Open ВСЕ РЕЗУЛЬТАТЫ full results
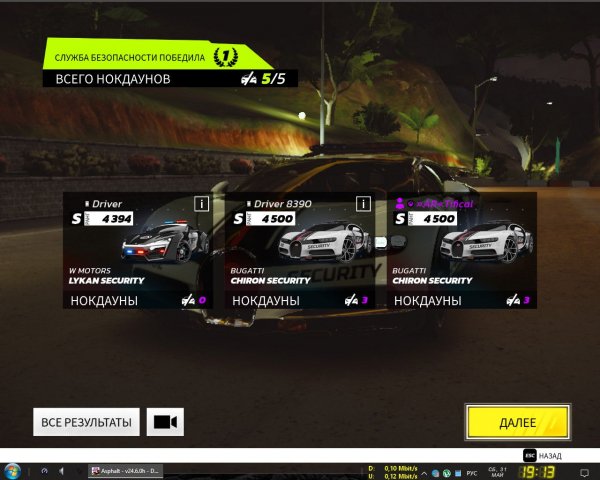Viewport: 600px width, 480px height. [x=86, y=422]
